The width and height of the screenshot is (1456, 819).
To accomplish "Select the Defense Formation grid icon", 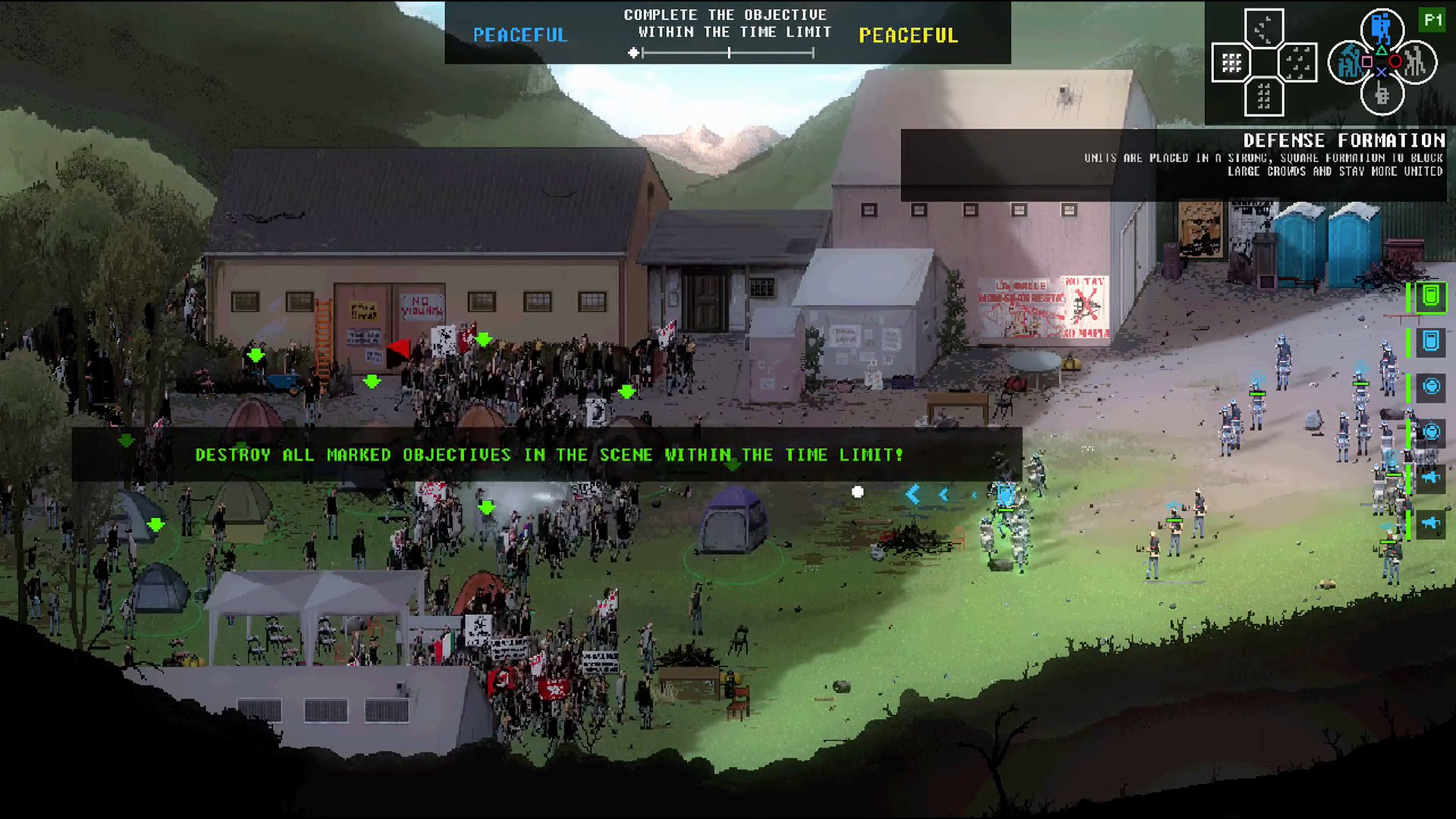I will click(x=1231, y=62).
